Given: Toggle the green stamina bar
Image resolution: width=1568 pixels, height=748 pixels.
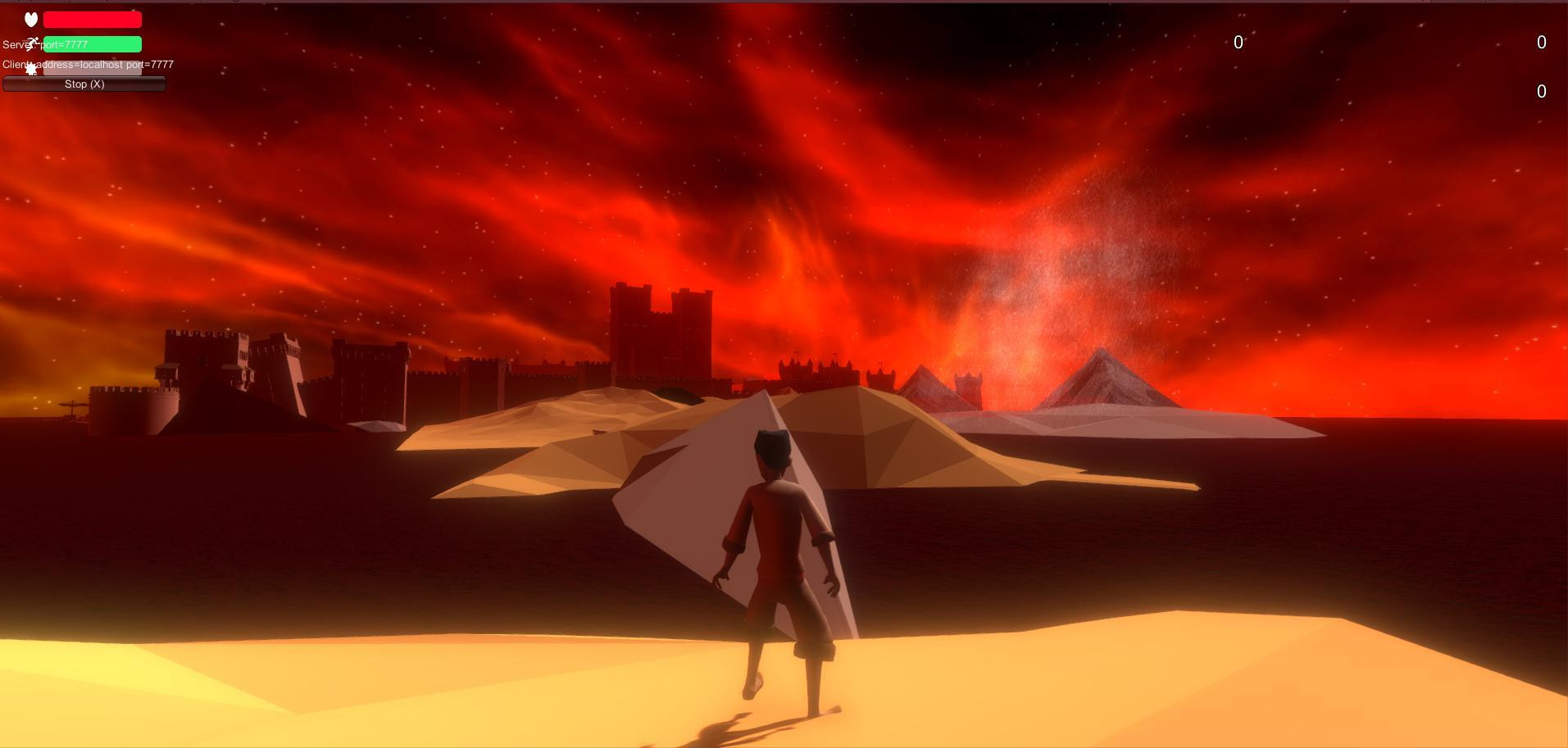Looking at the screenshot, I should 92,43.
